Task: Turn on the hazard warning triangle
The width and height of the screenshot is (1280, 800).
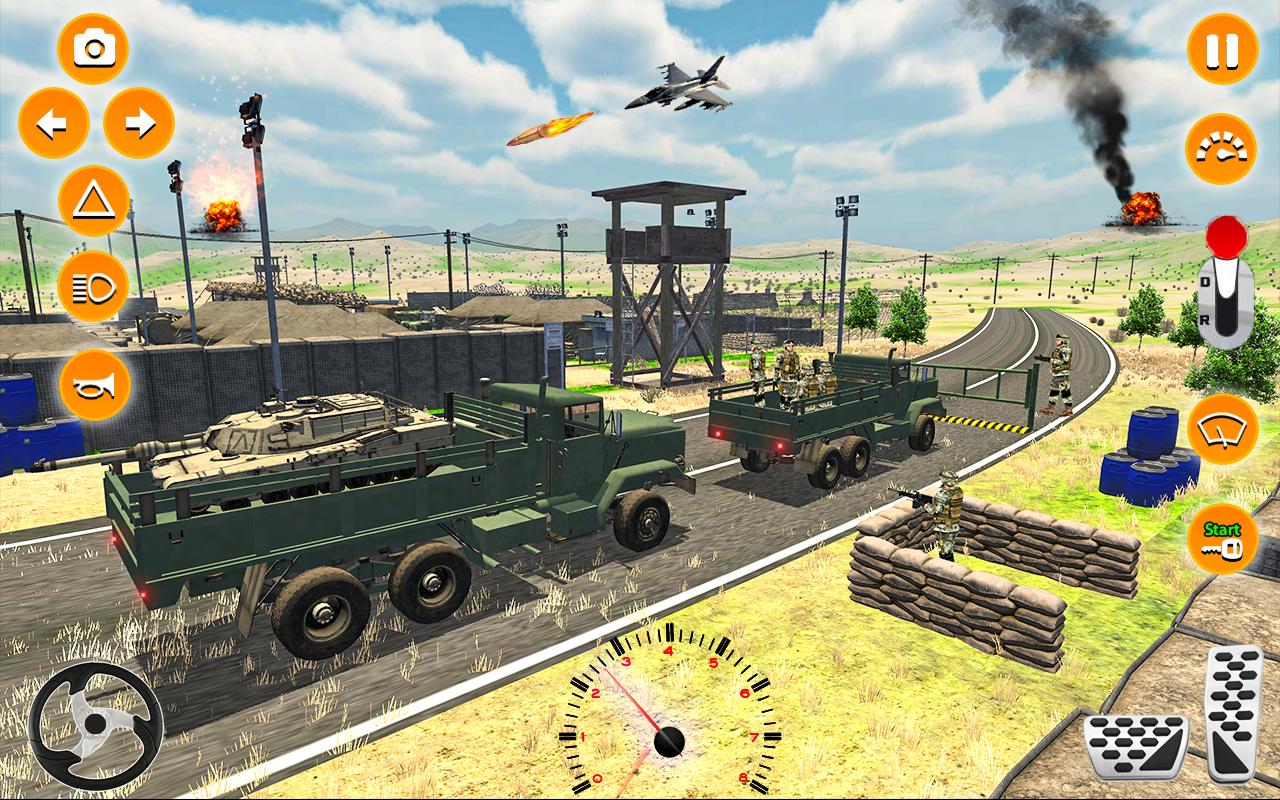Action: (x=94, y=201)
